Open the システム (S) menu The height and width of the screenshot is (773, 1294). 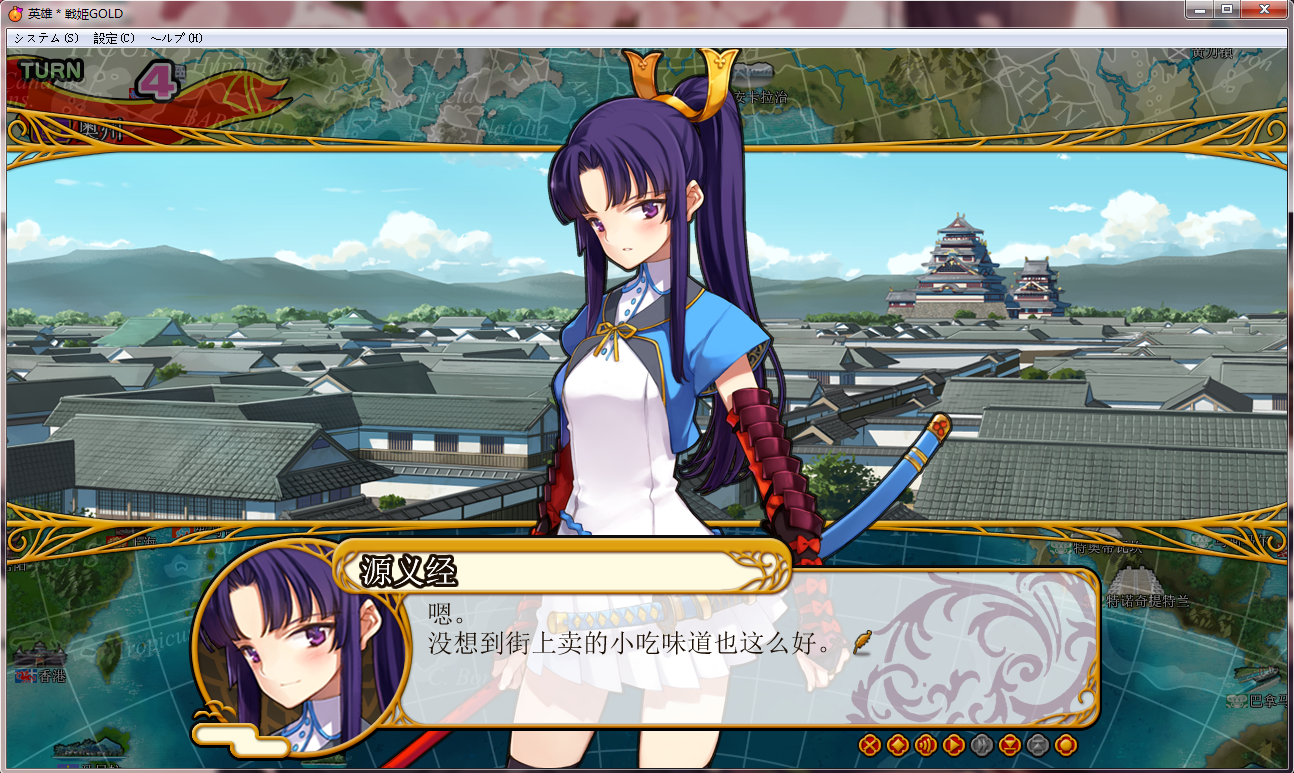tap(46, 38)
